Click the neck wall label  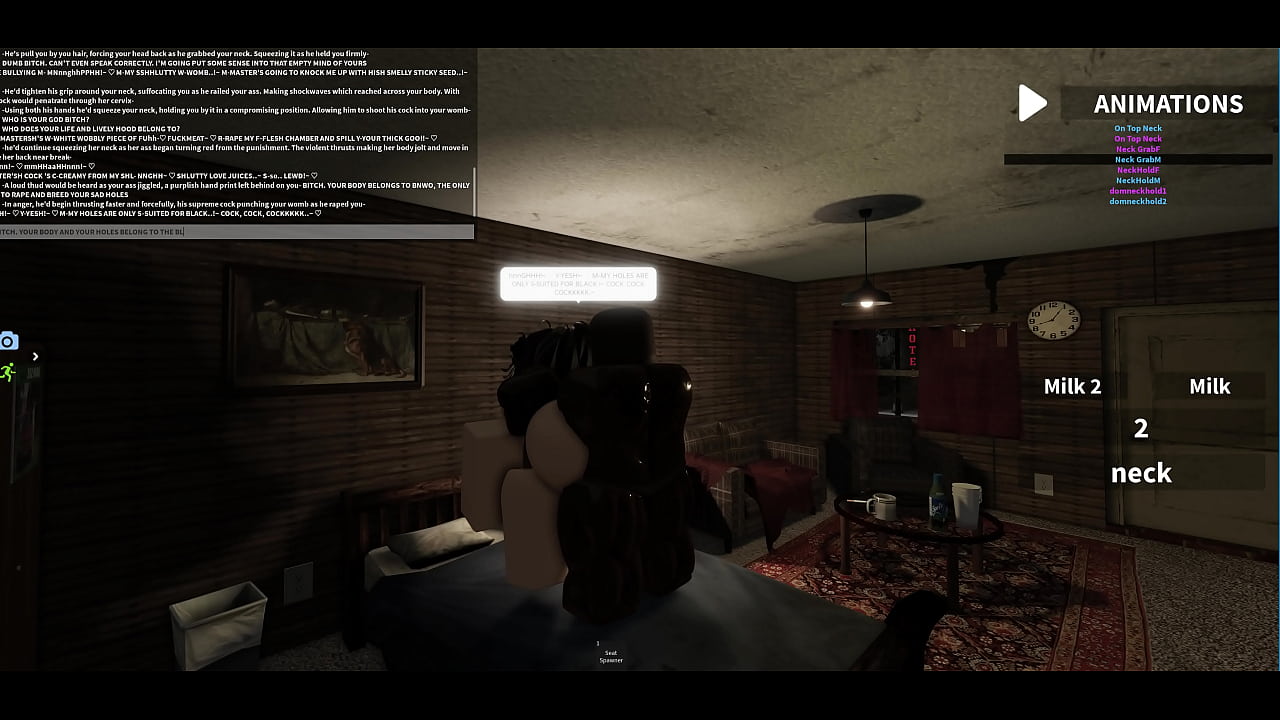(x=1141, y=472)
